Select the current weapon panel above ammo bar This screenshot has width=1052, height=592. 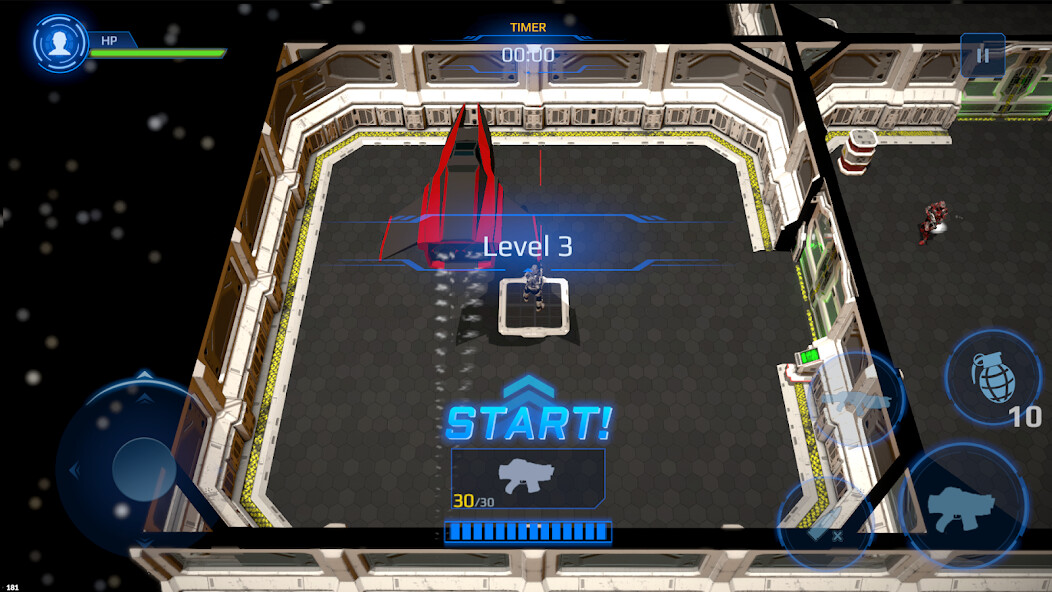tap(528, 477)
